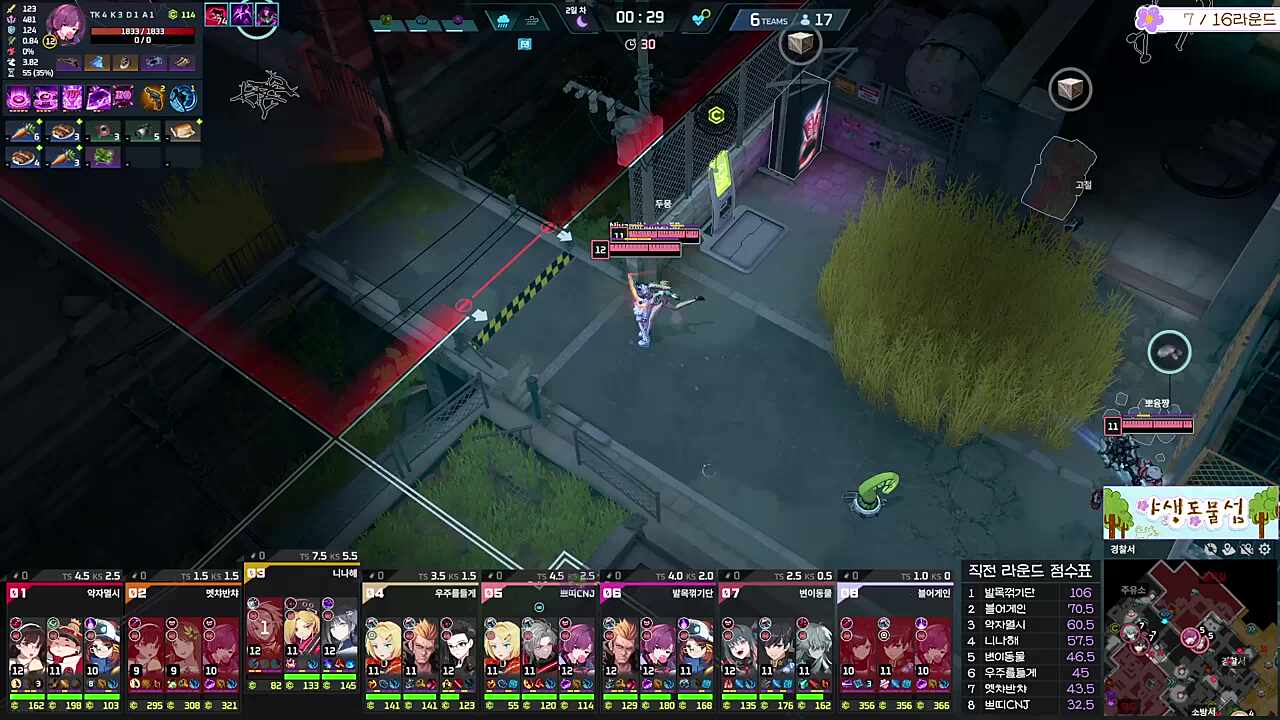Click the rain cloud weather forecast icon
This screenshot has width=1280, height=720.
click(x=502, y=19)
